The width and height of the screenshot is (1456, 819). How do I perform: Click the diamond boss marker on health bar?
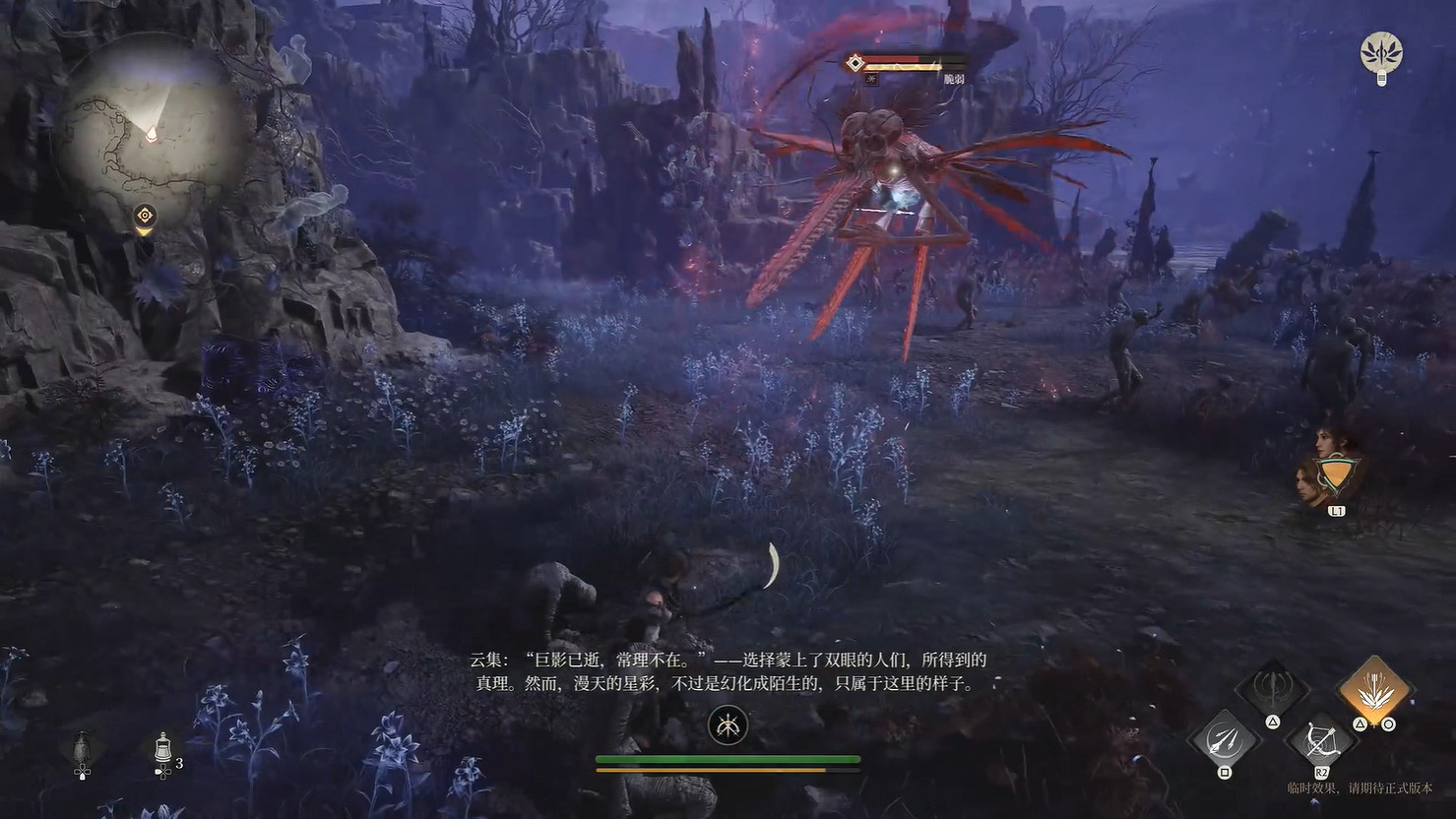click(x=855, y=62)
